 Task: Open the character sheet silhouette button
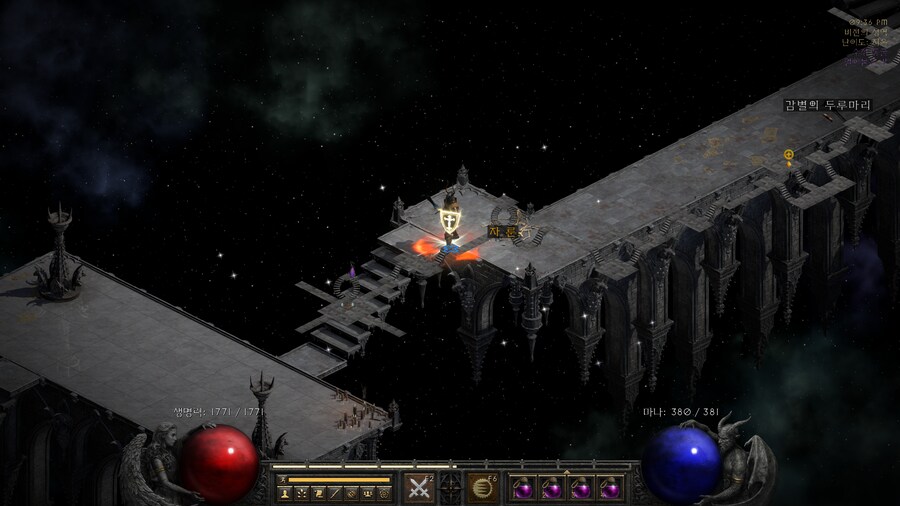click(284, 493)
